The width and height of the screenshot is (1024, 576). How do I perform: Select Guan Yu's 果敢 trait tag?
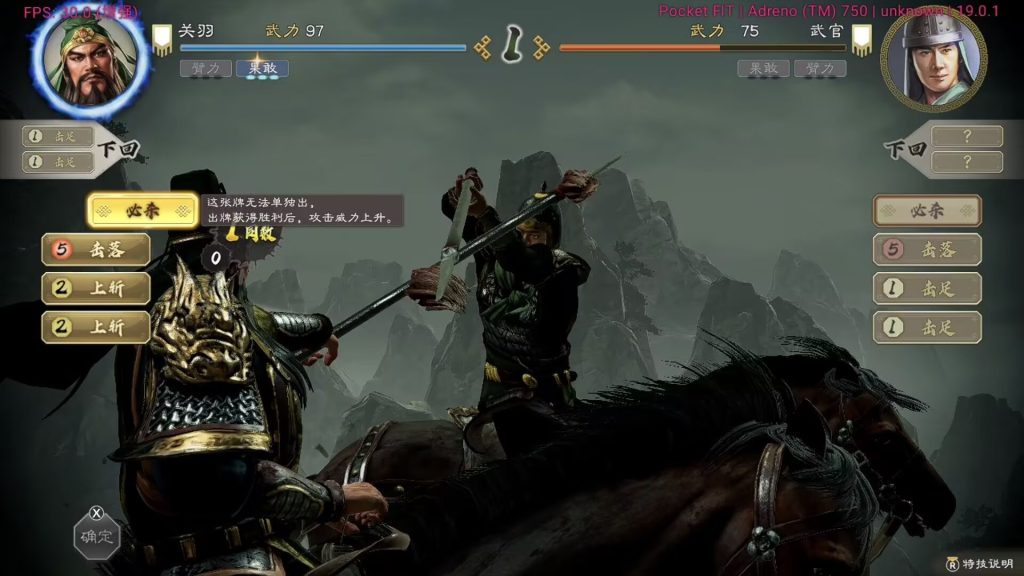(x=262, y=68)
